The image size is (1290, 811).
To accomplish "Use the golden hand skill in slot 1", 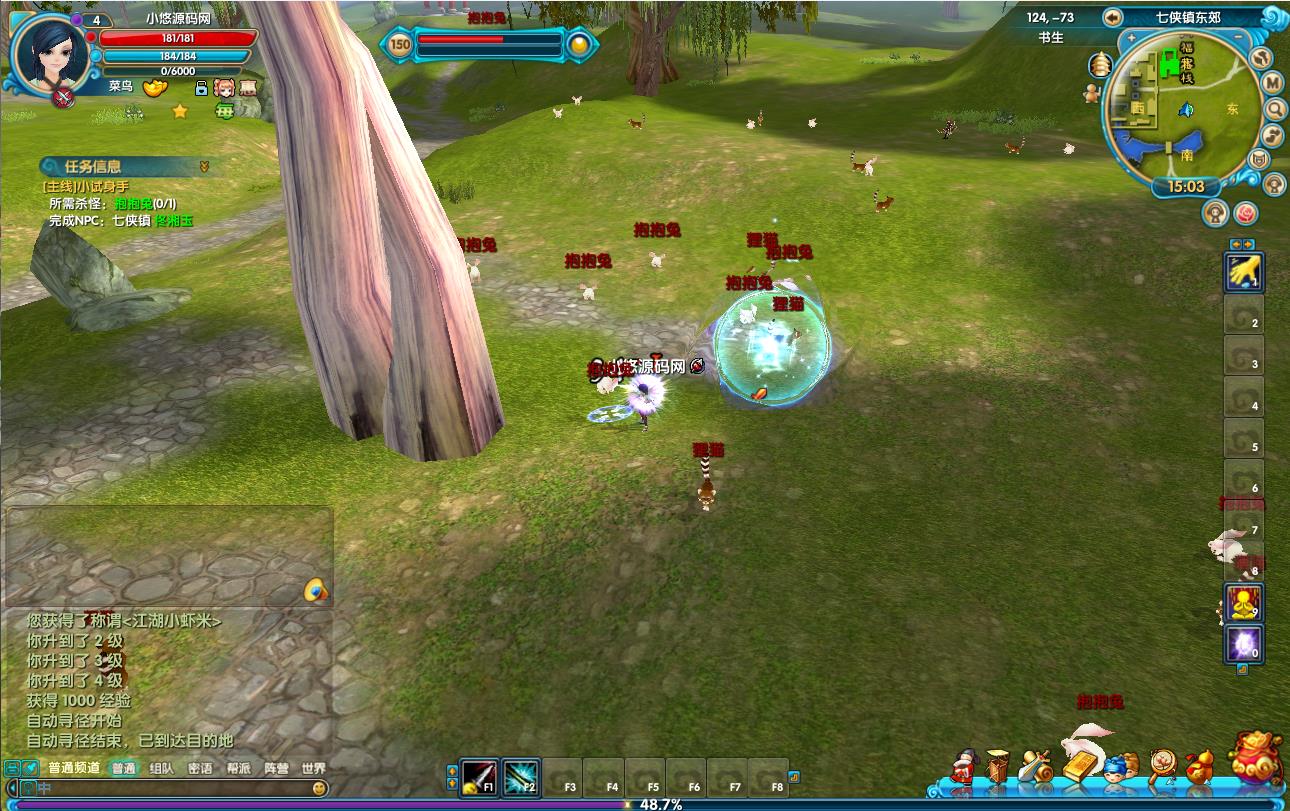I will click(x=1243, y=271).
